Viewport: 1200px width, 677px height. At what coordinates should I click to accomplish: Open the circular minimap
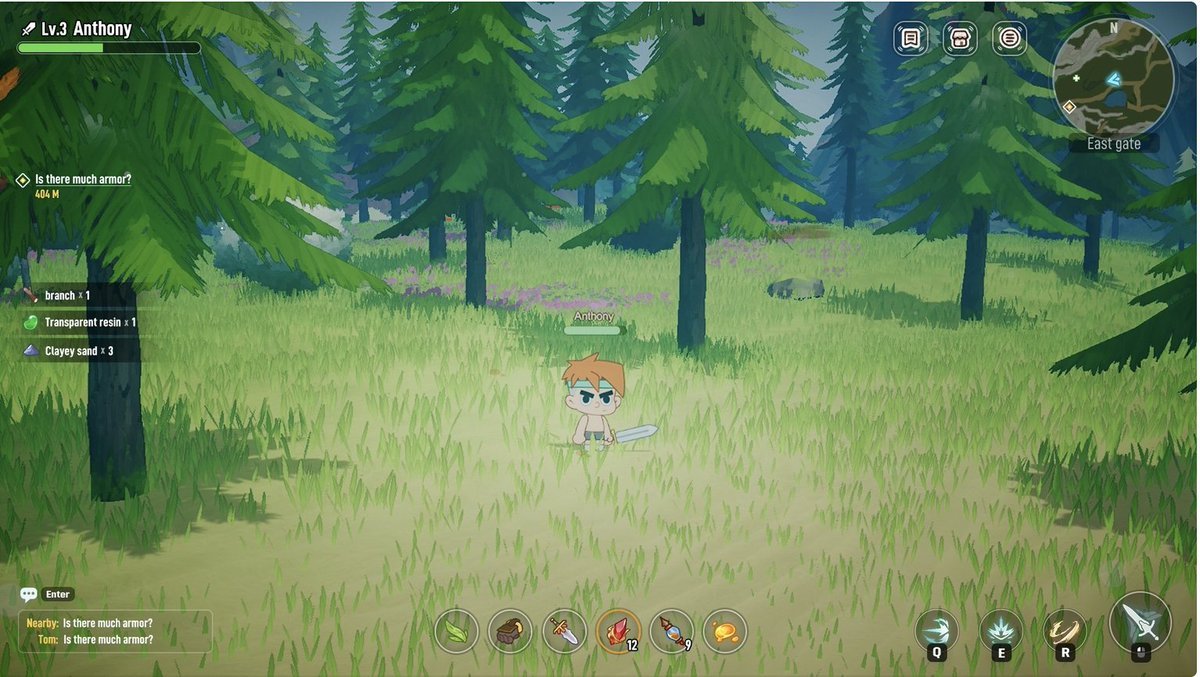(1113, 77)
